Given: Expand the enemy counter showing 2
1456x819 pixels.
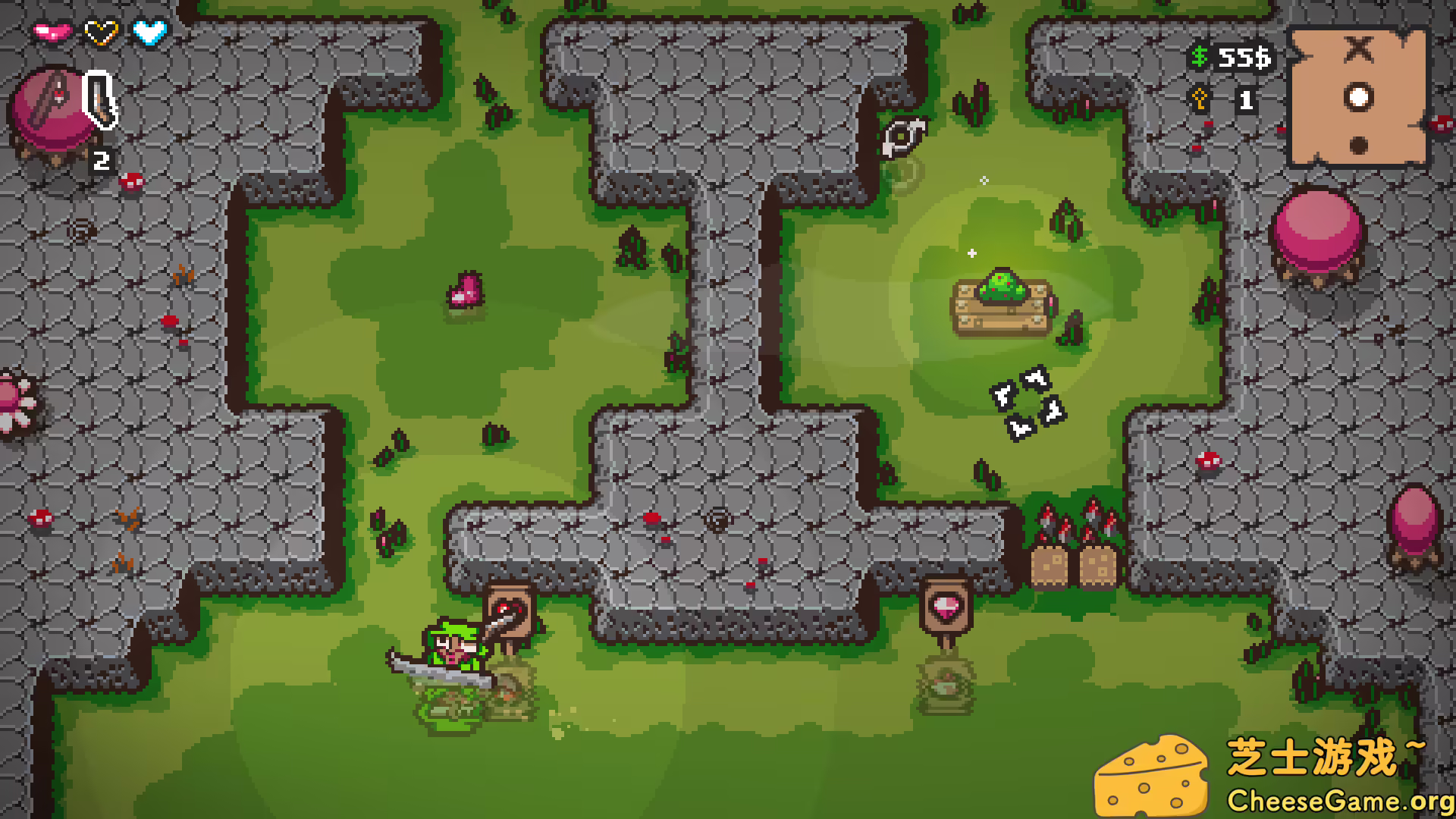Looking at the screenshot, I should tap(101, 160).
